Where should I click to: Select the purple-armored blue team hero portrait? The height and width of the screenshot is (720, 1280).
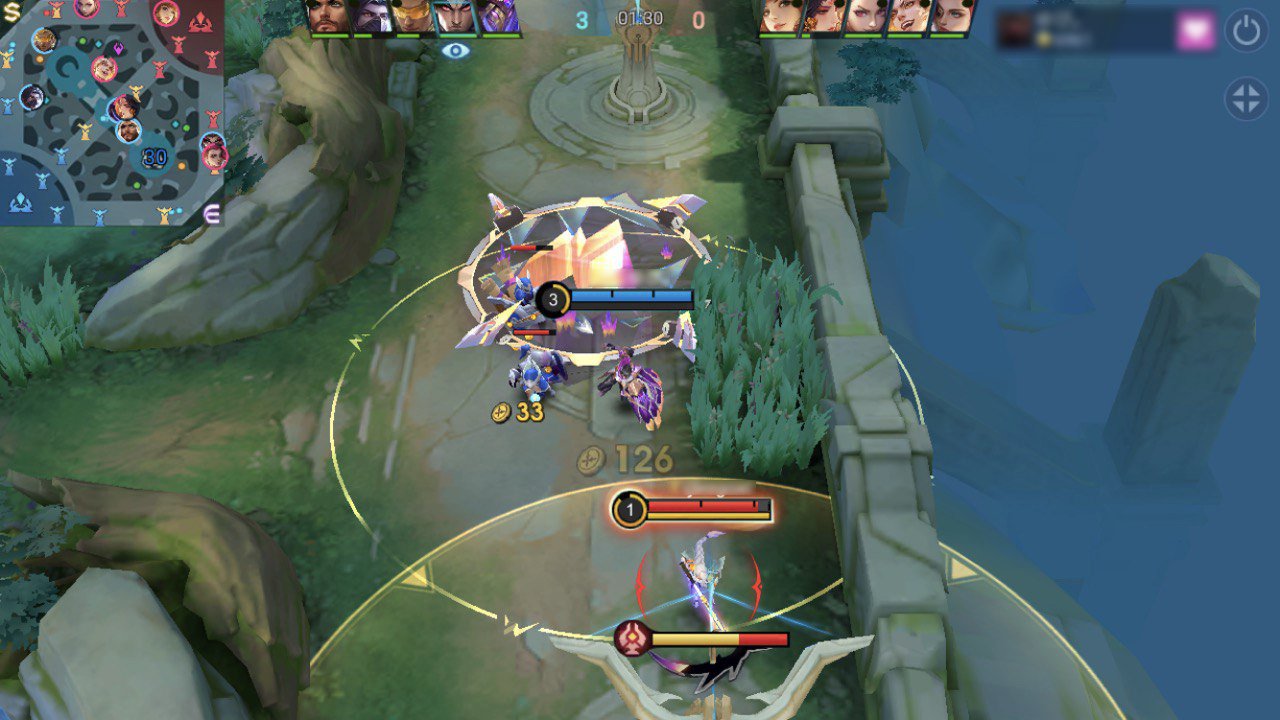click(498, 17)
